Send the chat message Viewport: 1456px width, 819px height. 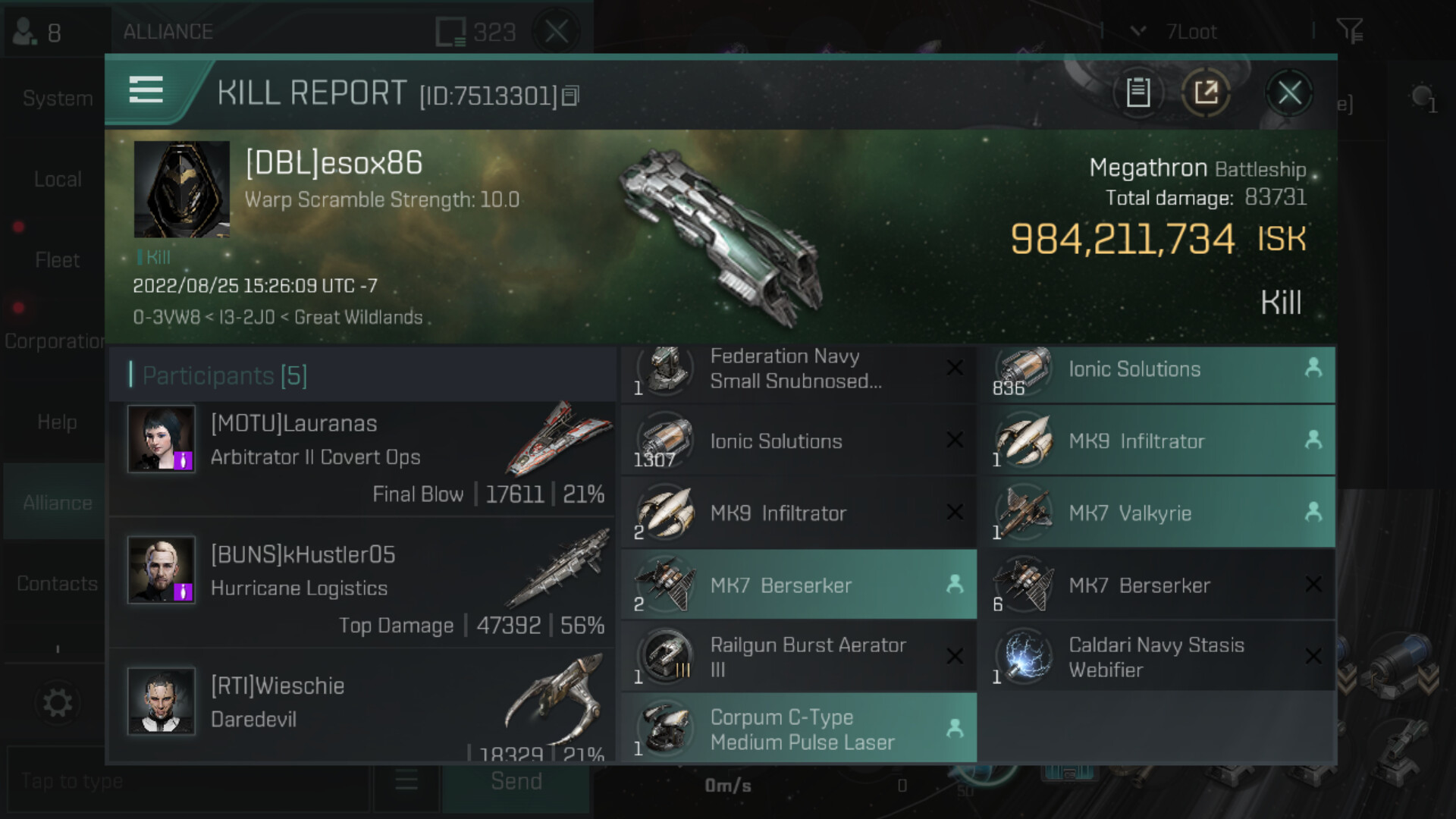pos(516,781)
